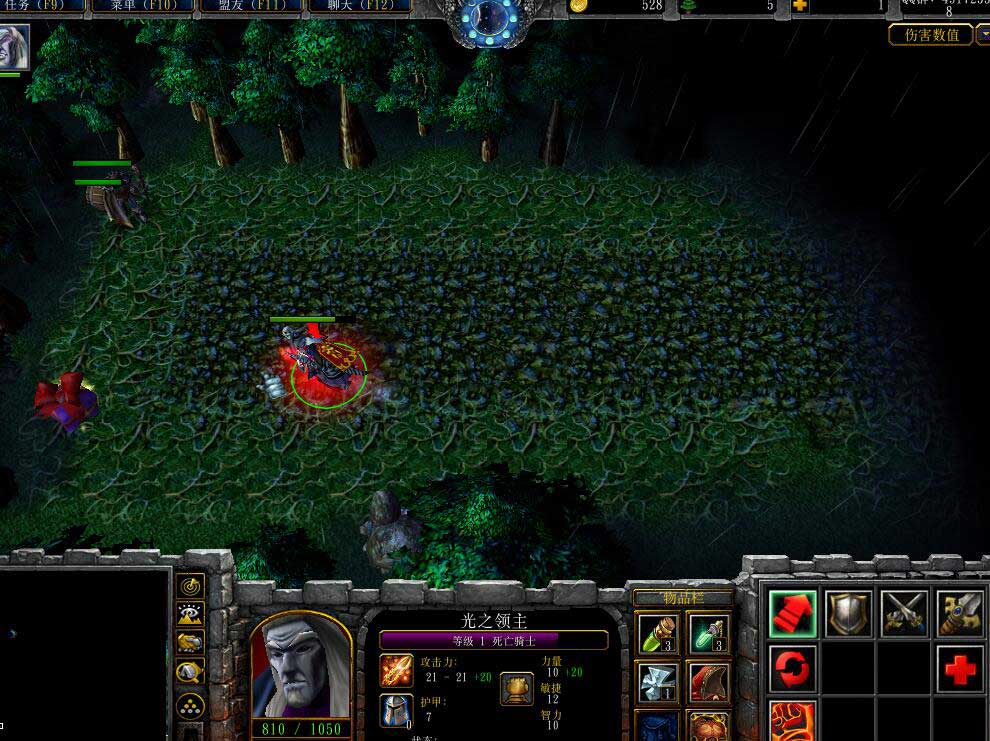This screenshot has width=990, height=741.
Task: Open the 任务 (F9) quests menu
Action: [43, 6]
